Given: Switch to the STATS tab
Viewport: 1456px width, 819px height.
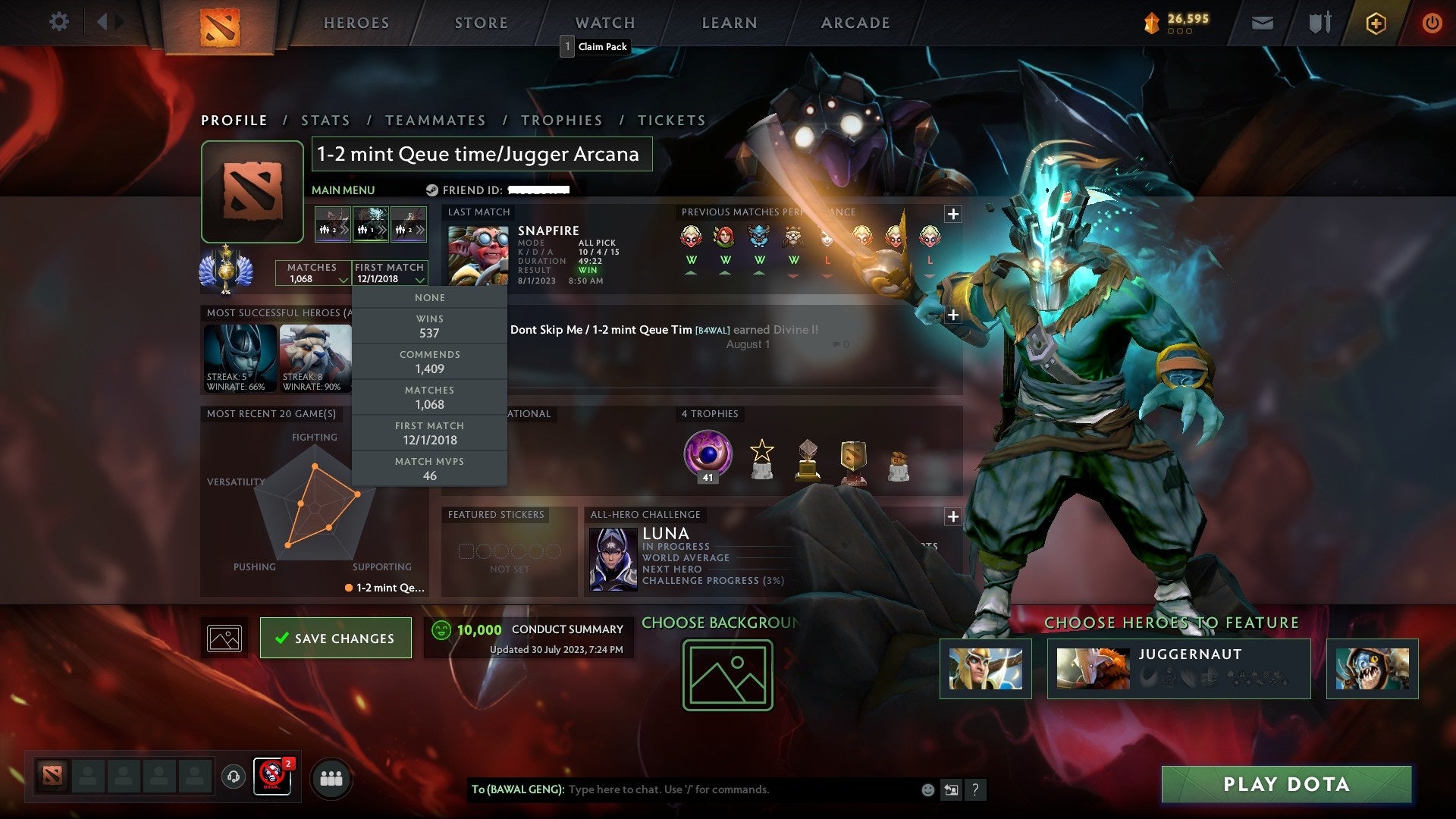Looking at the screenshot, I should tap(325, 120).
